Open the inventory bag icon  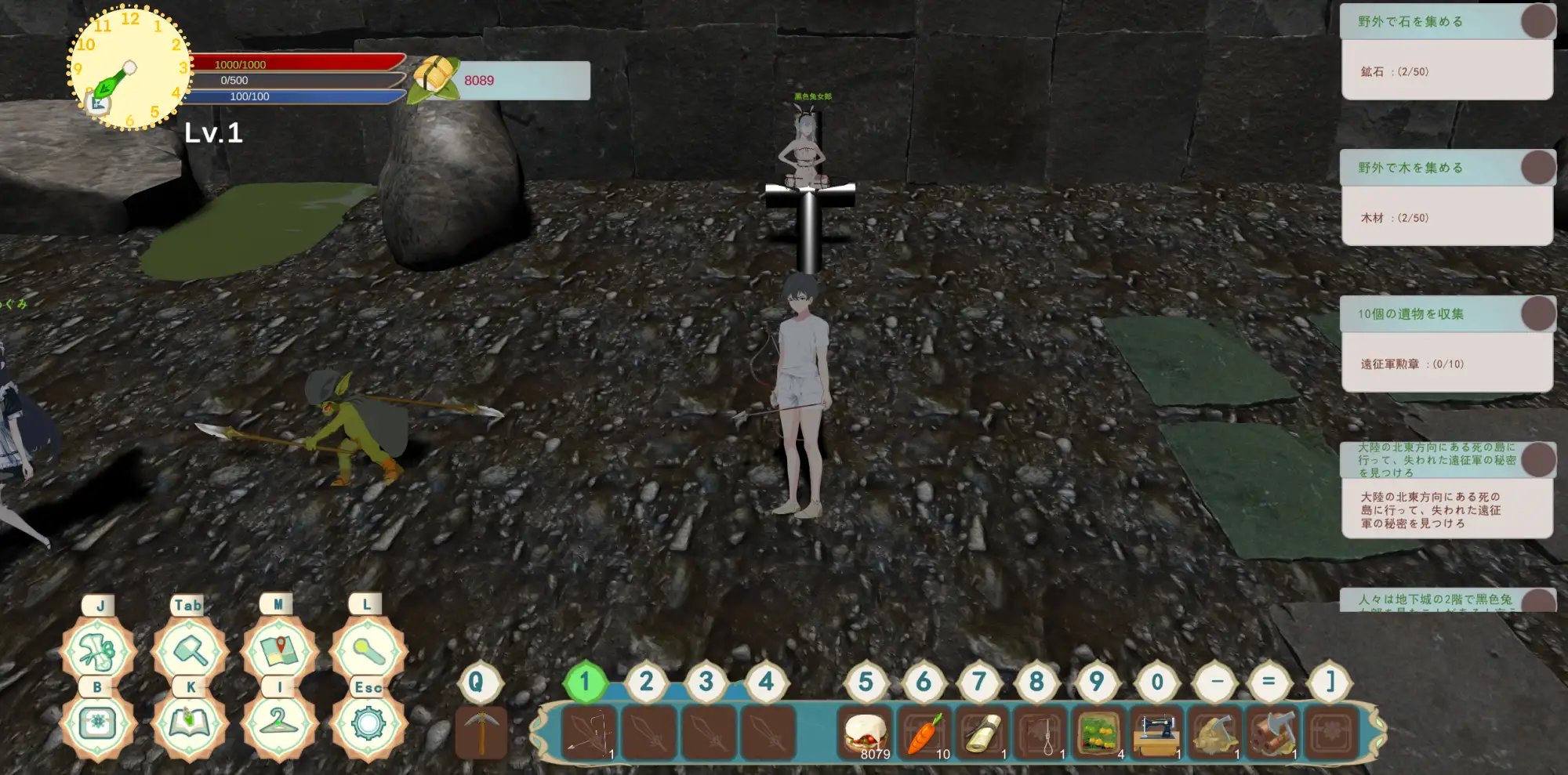tap(99, 722)
